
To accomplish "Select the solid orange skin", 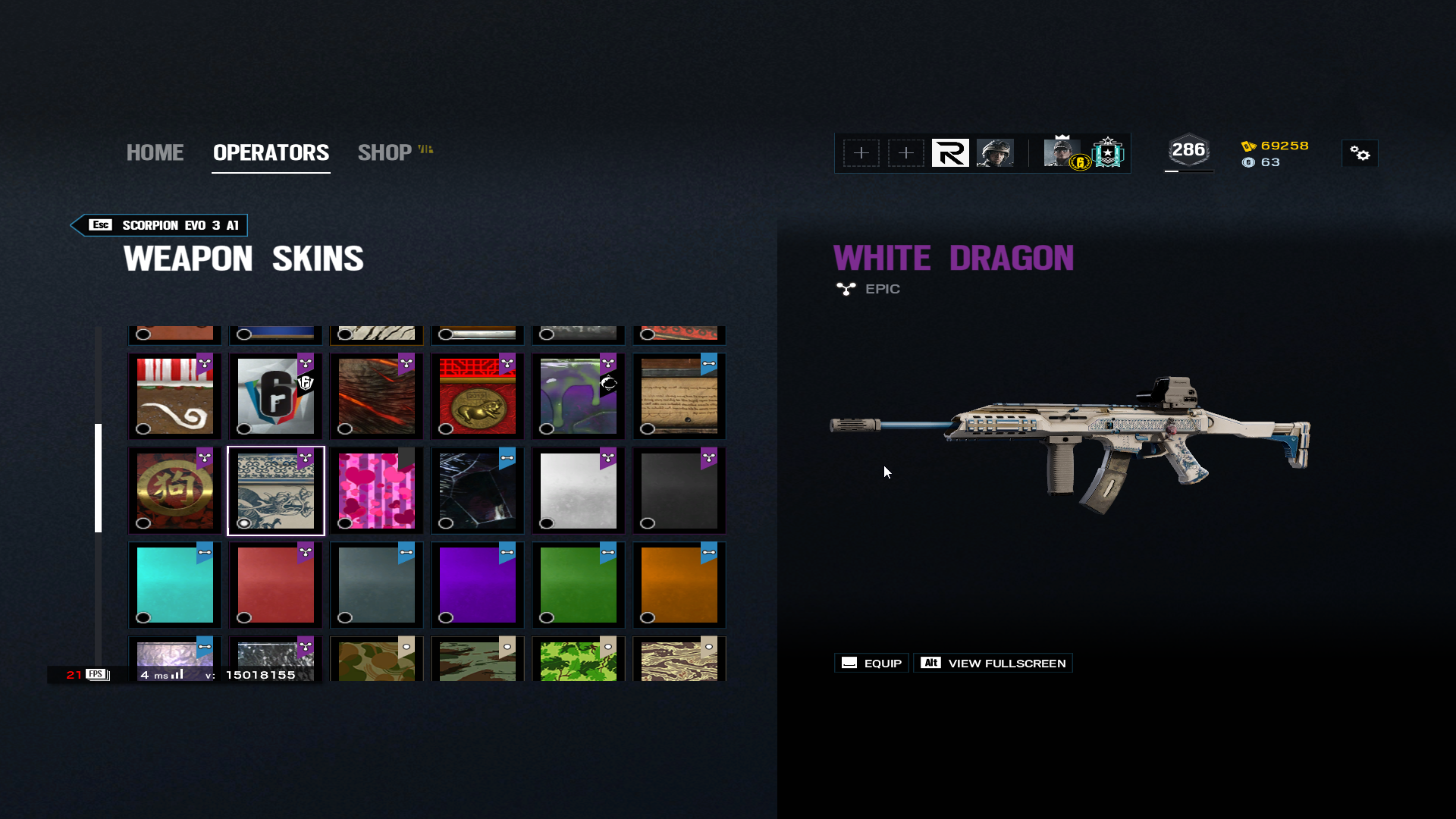I will (679, 585).
